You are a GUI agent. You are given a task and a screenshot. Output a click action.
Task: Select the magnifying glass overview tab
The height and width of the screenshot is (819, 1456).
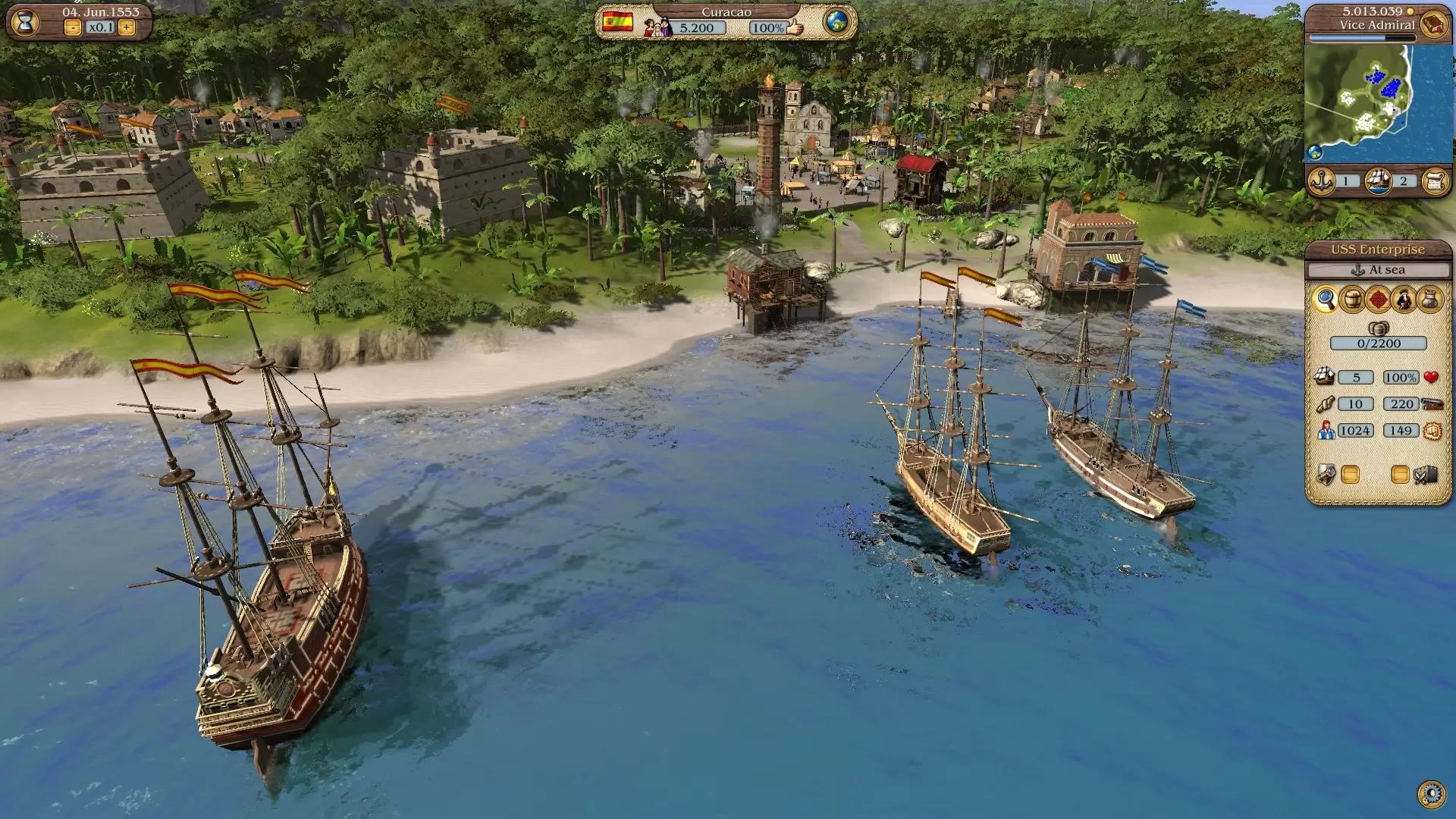[1325, 300]
